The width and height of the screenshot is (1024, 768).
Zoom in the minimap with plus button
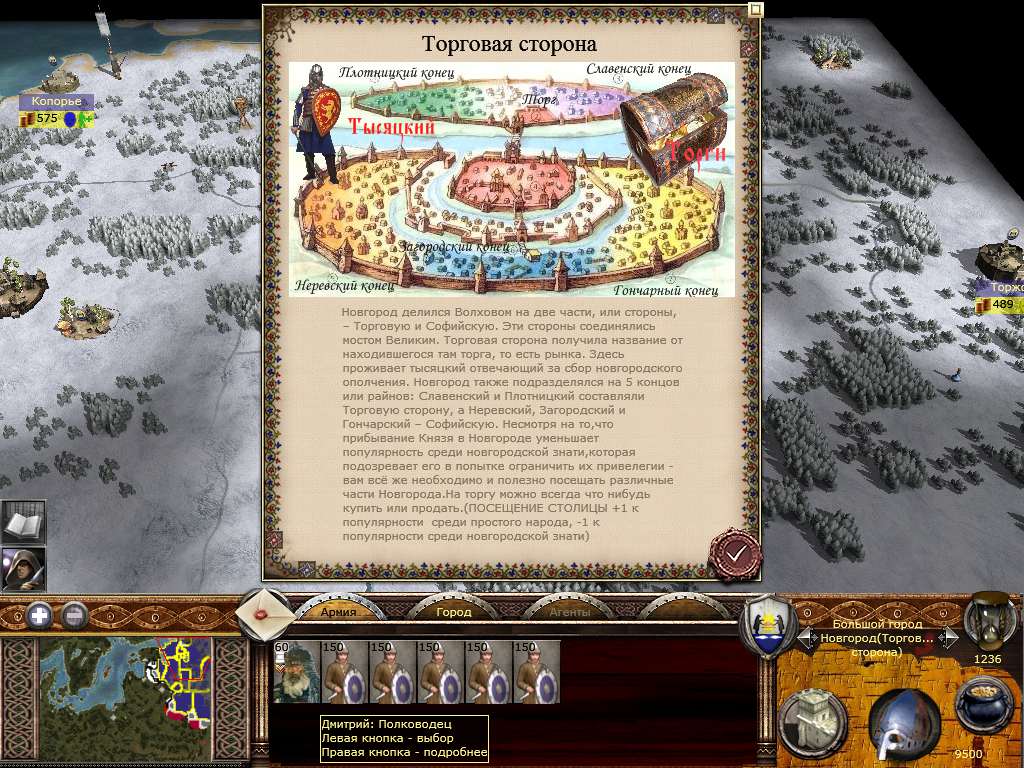pyautogui.click(x=39, y=615)
